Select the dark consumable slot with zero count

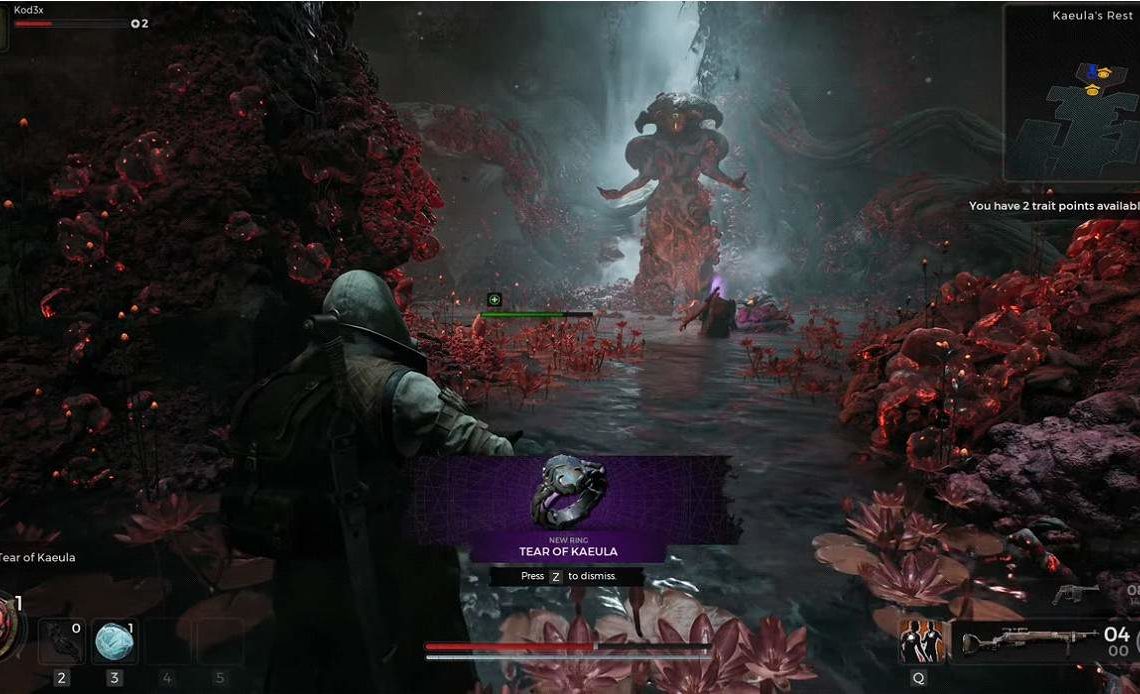[x=61, y=642]
